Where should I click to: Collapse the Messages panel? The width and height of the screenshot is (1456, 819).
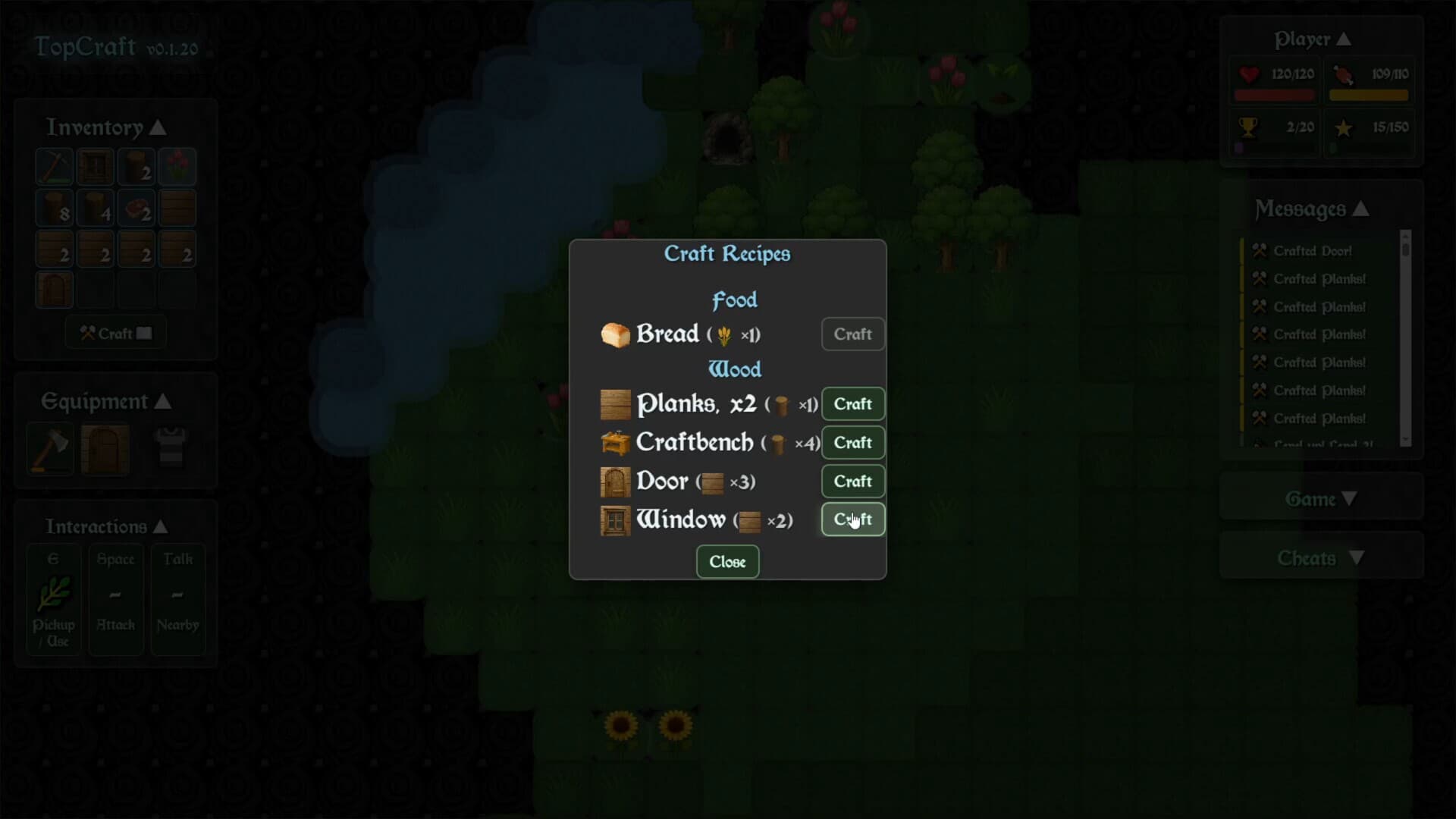[1363, 209]
